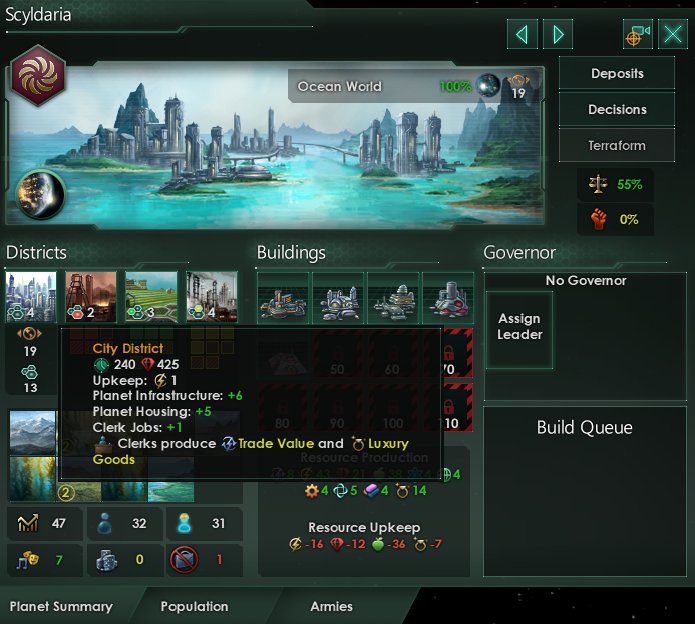
Task: Close the planet view window
Action: point(671,35)
